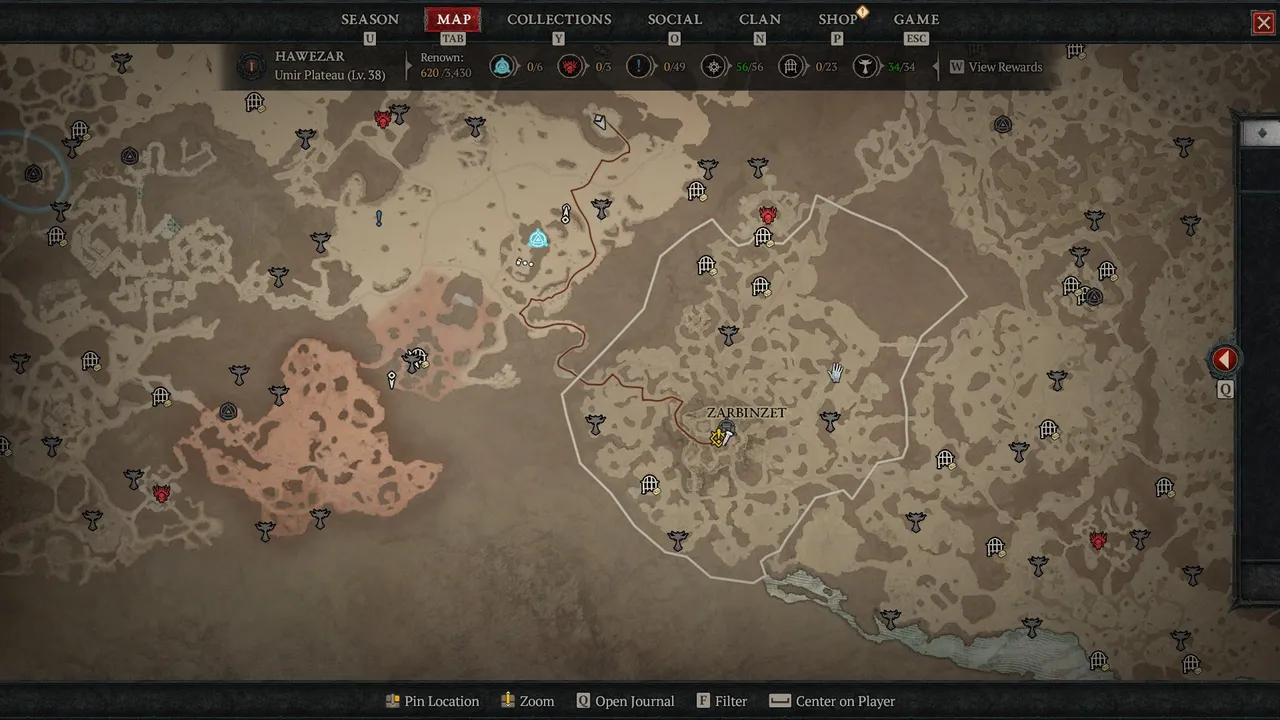Click the blue glowing waypoint marker
This screenshot has width=1280, height=720.
[x=538, y=239]
